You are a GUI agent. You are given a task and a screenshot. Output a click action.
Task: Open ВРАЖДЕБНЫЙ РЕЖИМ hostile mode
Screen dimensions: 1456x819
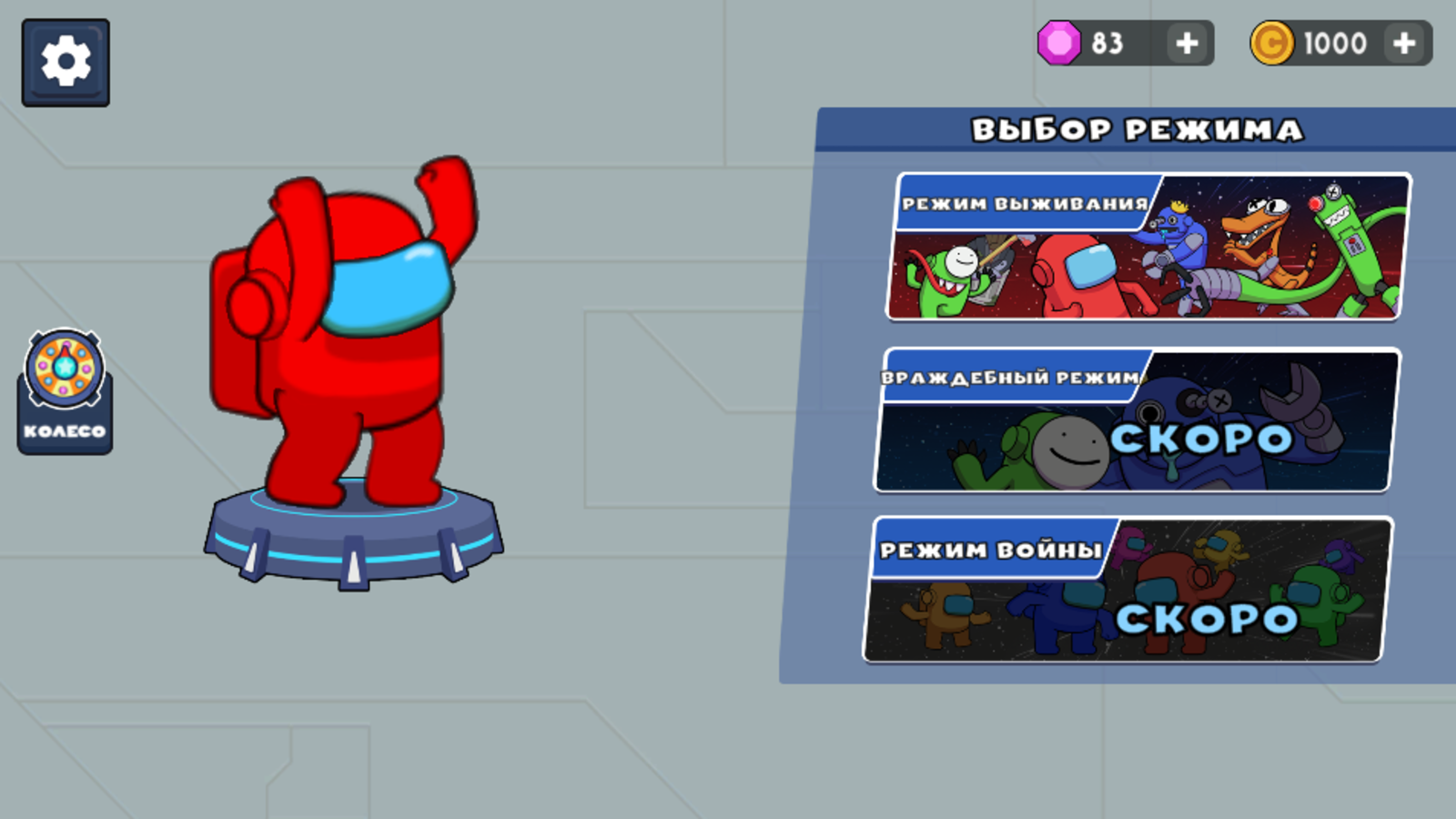(1133, 421)
